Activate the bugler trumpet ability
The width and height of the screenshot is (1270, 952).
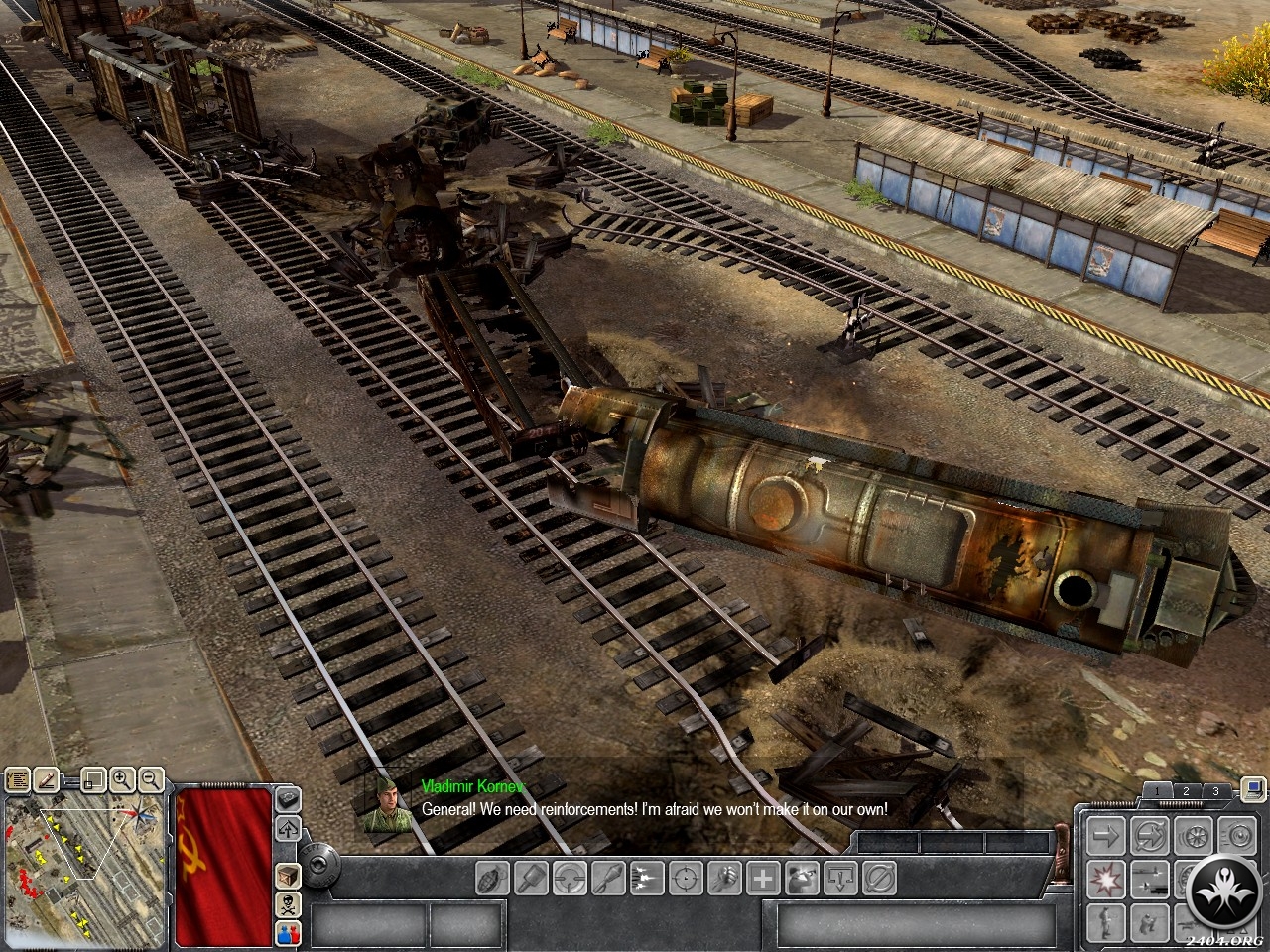802,878
